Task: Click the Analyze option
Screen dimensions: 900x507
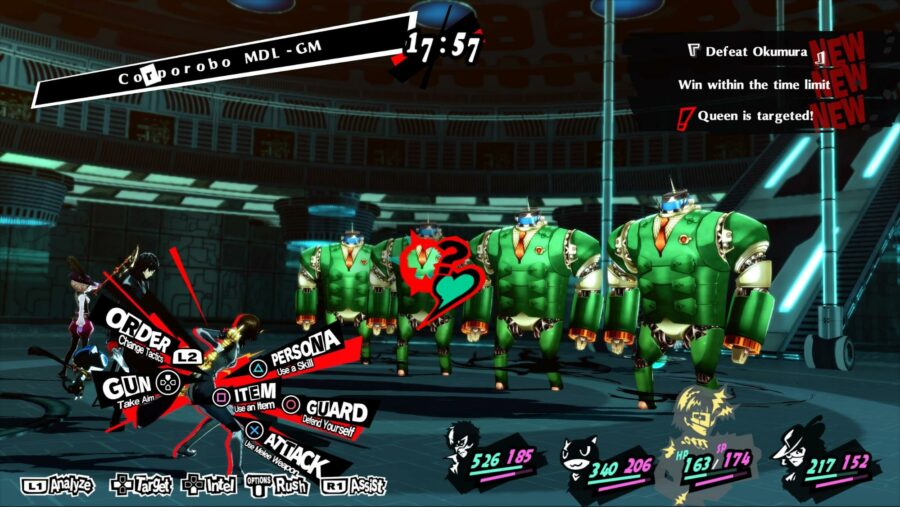Action: pos(57,486)
